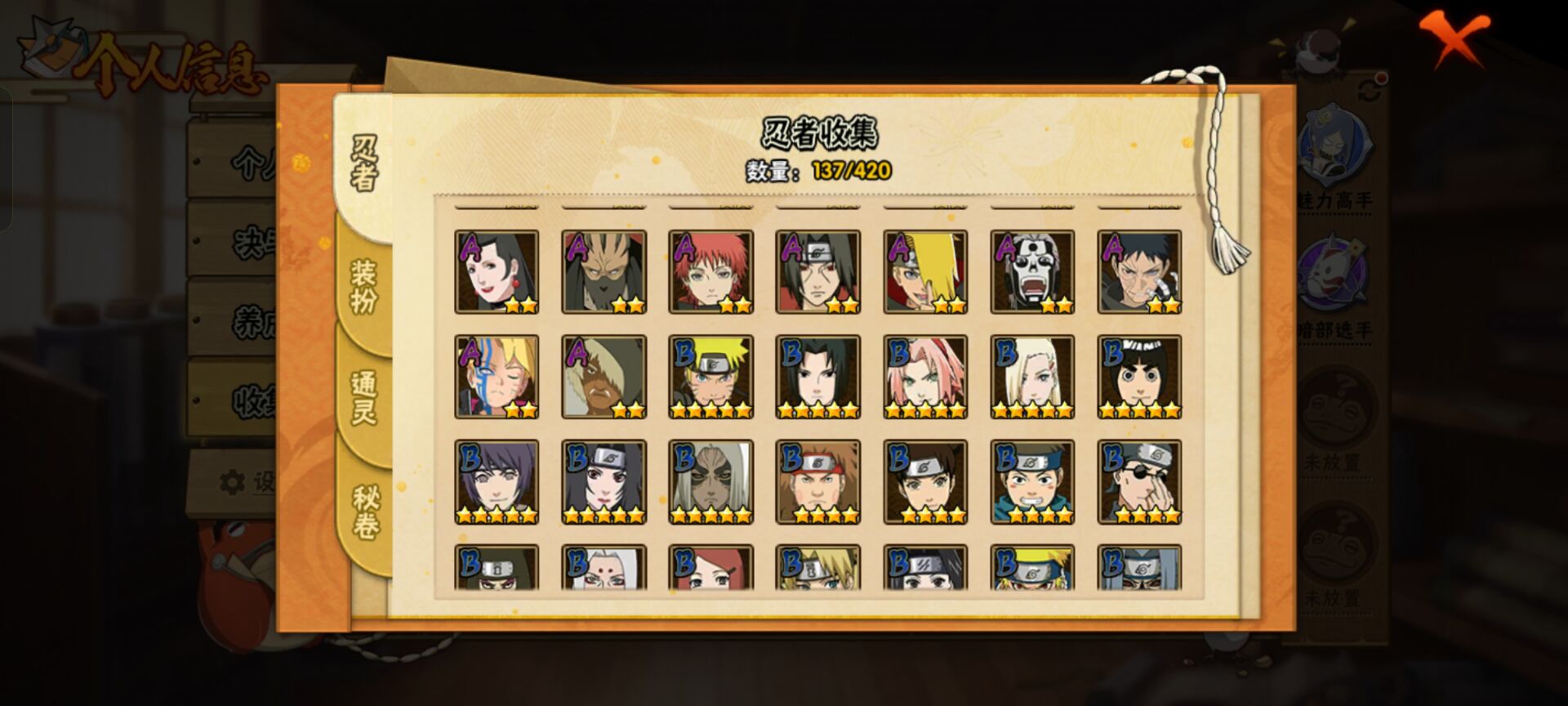This screenshot has height=706, width=1568.
Task: Select the 秘卷 tab
Action: pyautogui.click(x=365, y=512)
